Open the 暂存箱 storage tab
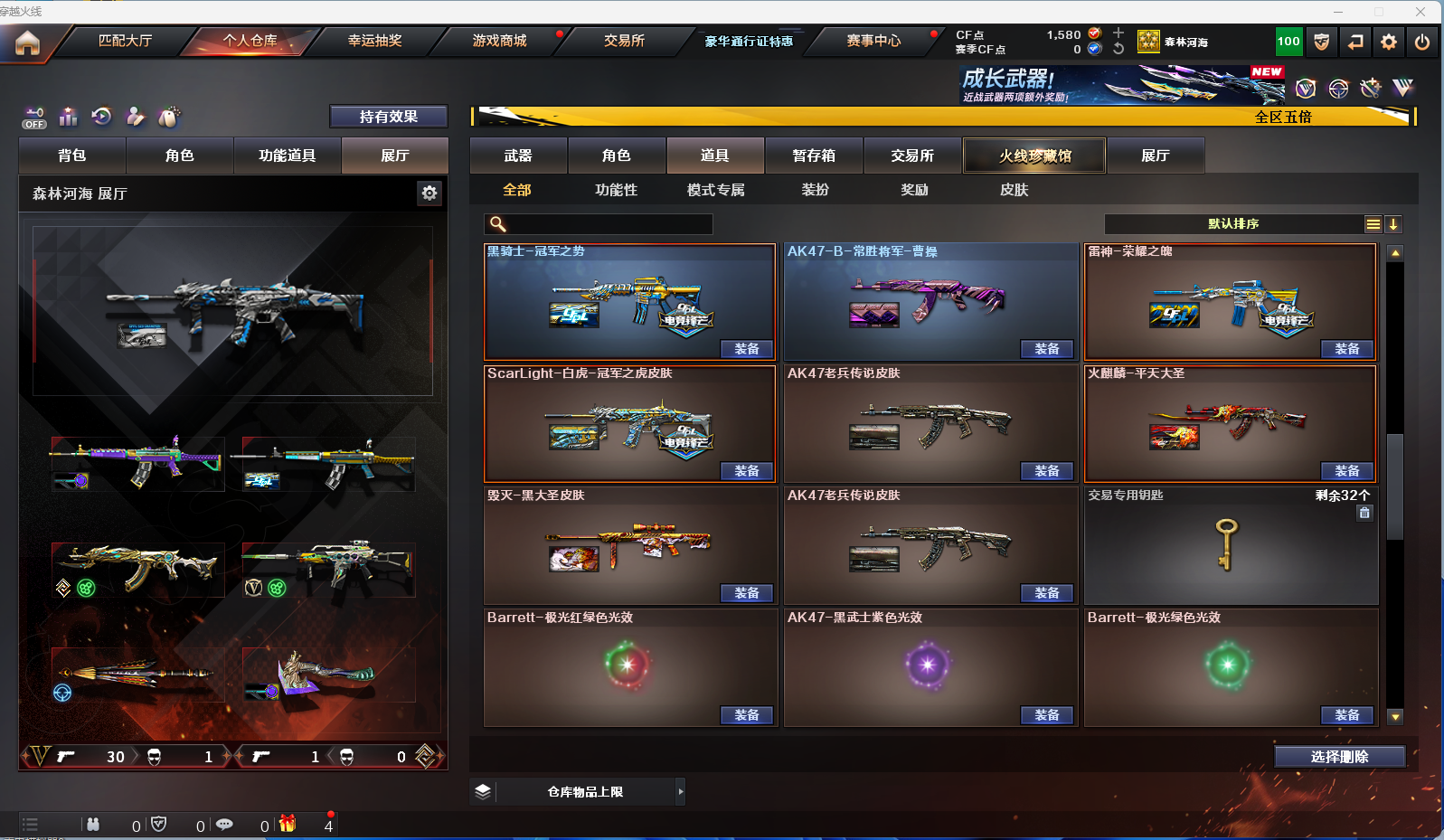 814,156
